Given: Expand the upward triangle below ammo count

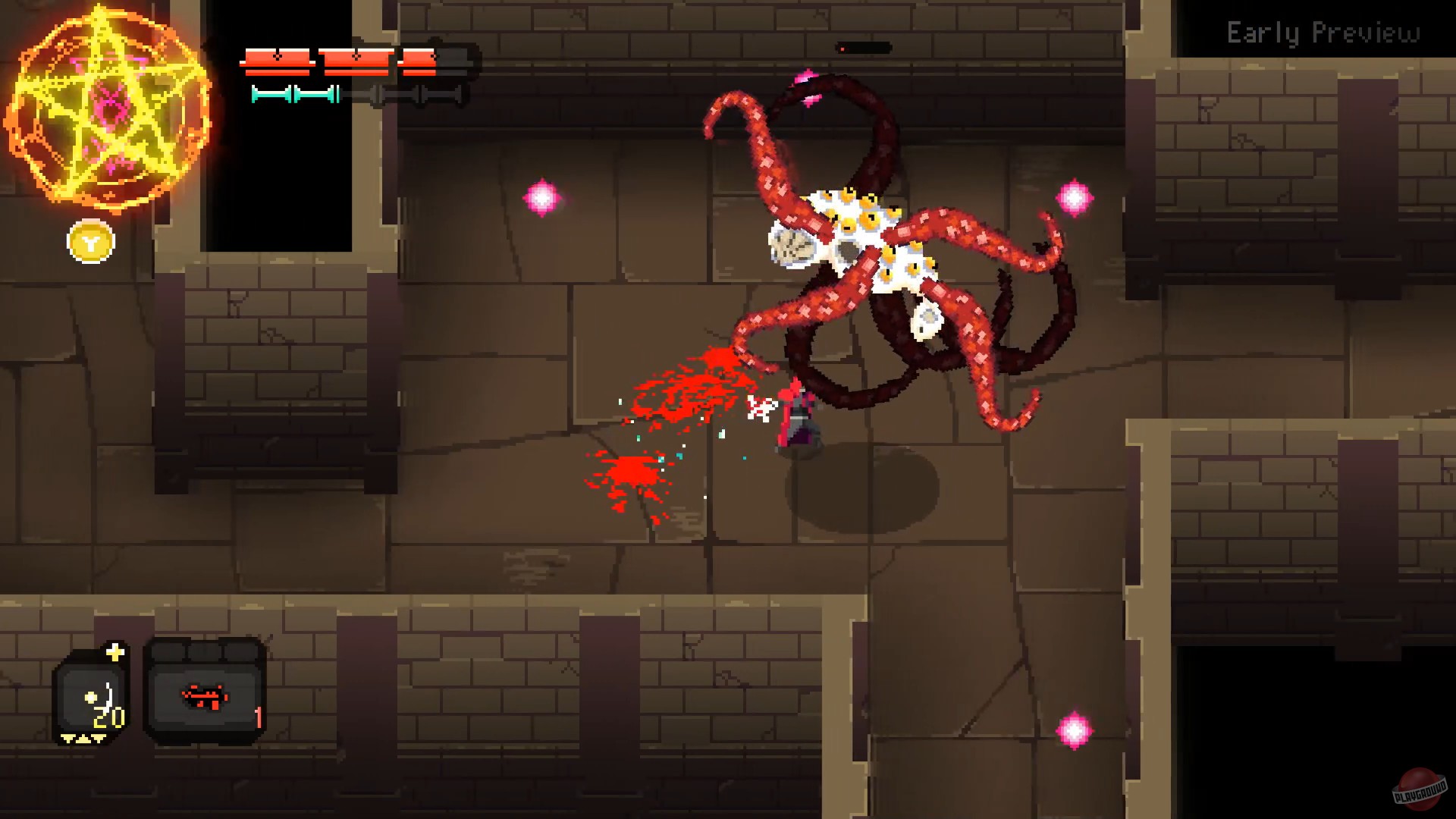Looking at the screenshot, I should click(x=83, y=739).
